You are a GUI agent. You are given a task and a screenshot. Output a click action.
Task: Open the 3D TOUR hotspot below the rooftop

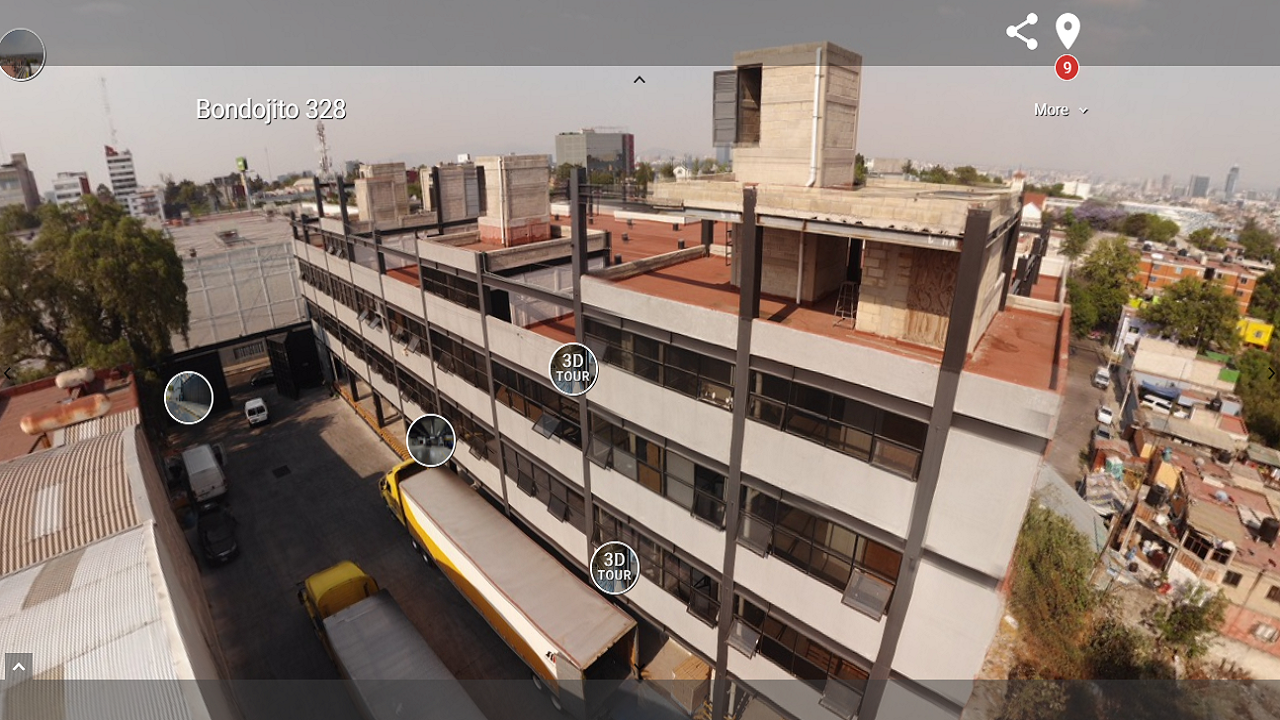pos(573,369)
